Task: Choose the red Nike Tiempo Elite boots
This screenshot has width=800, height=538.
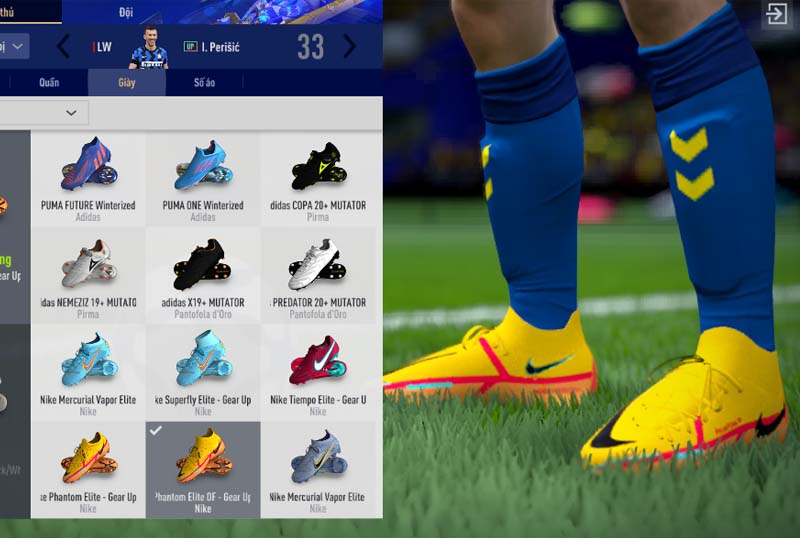Action: click(318, 367)
